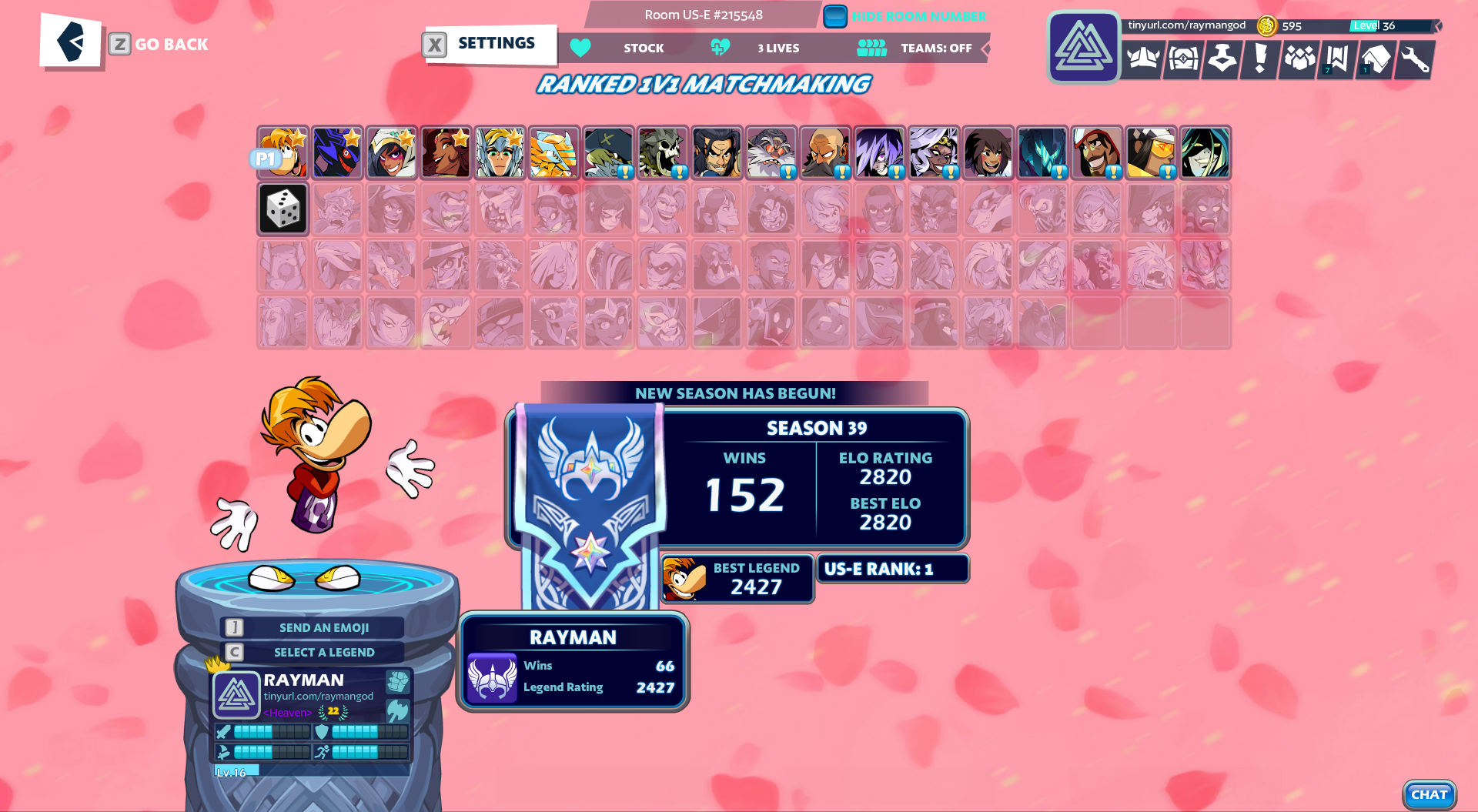View missions using the flag icon showing 7
The width and height of the screenshot is (1478, 812).
click(x=1337, y=60)
